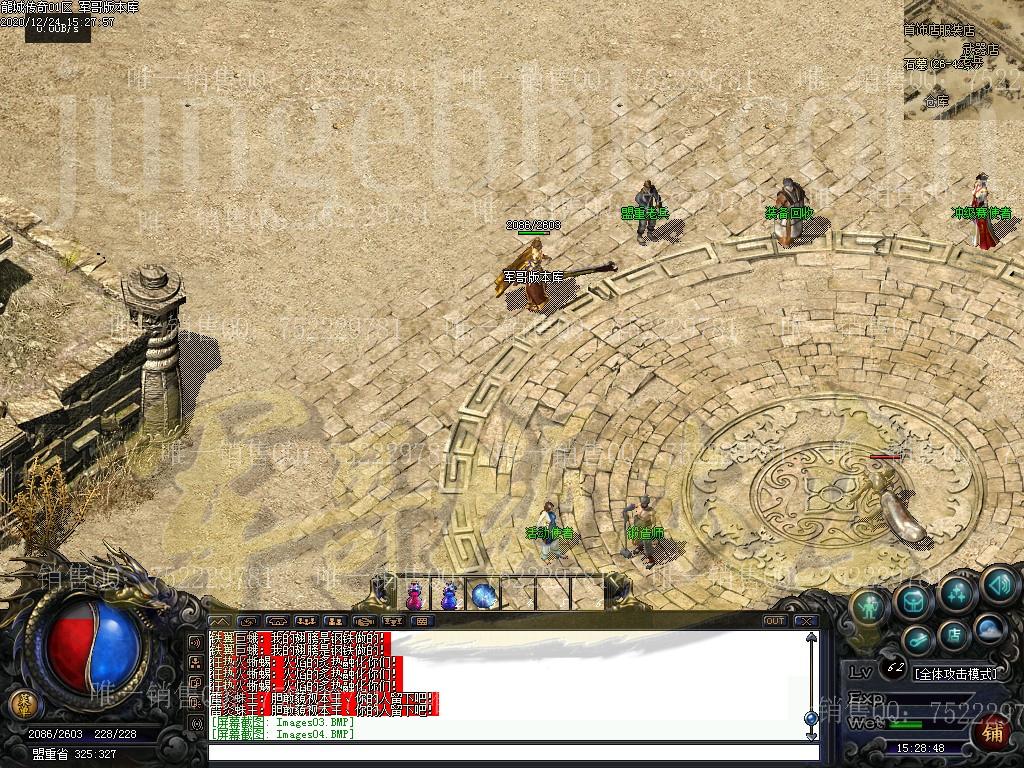Toggle the chat sound-wave channel icon
Screen dimensions: 1024x768
(x=247, y=621)
